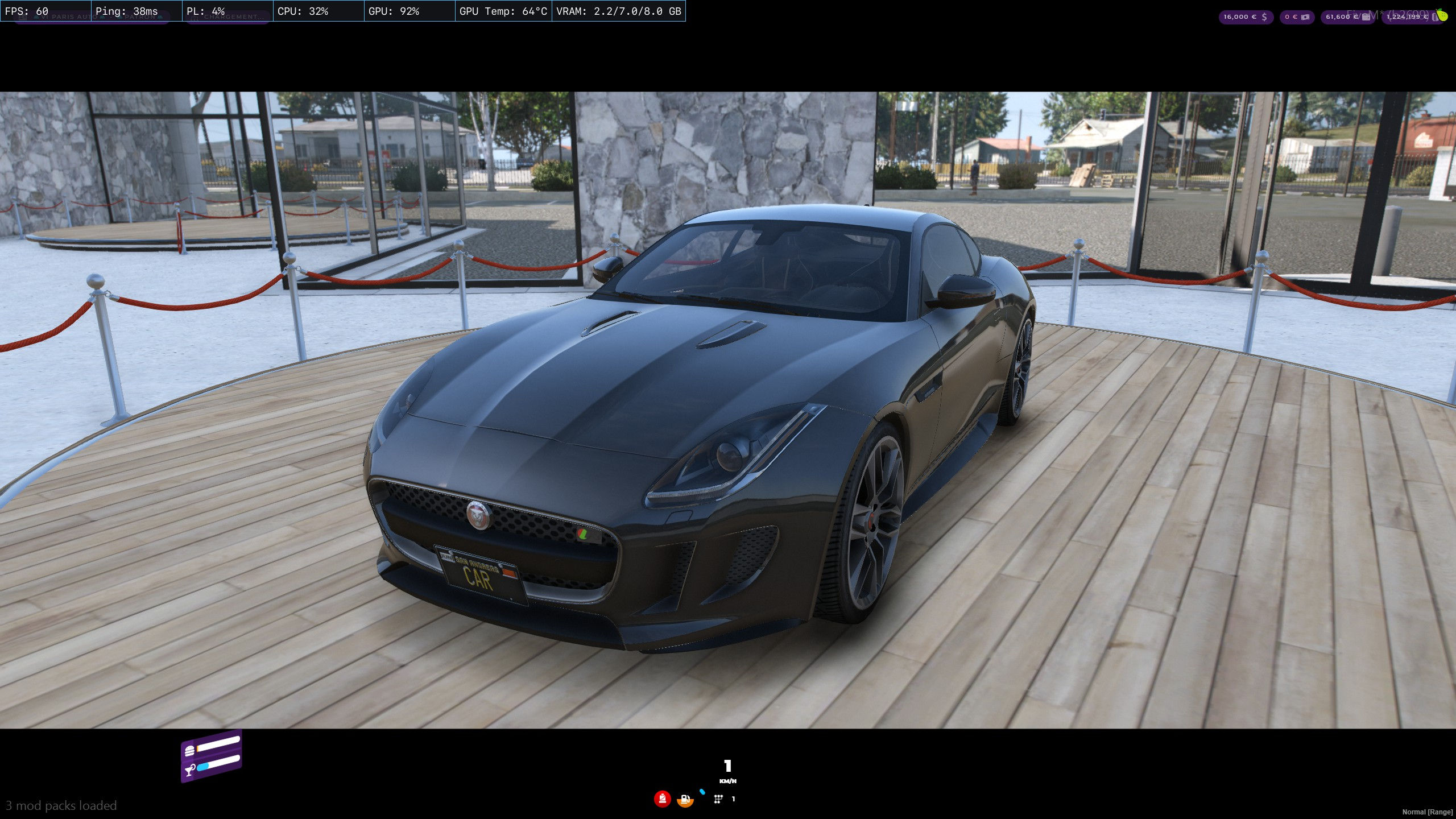
Task: Select the red seatbelt warning icon
Action: coord(662,800)
